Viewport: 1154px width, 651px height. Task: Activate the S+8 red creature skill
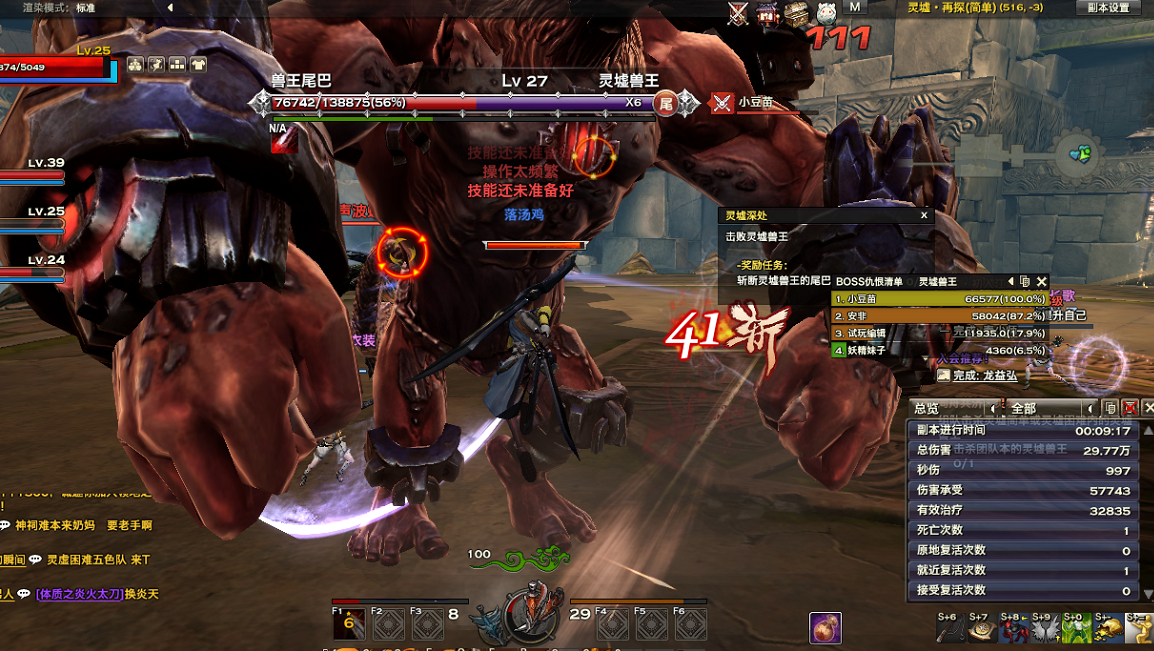tap(1014, 629)
